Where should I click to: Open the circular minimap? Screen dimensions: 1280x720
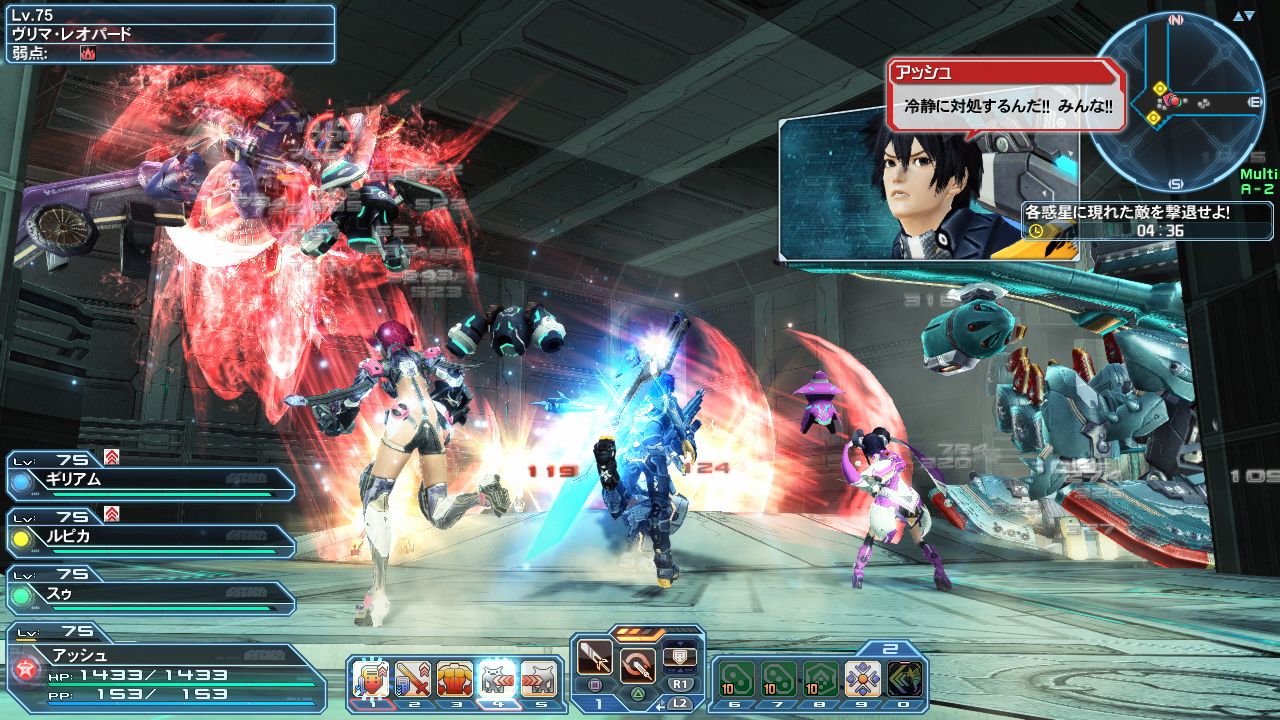click(x=1176, y=102)
